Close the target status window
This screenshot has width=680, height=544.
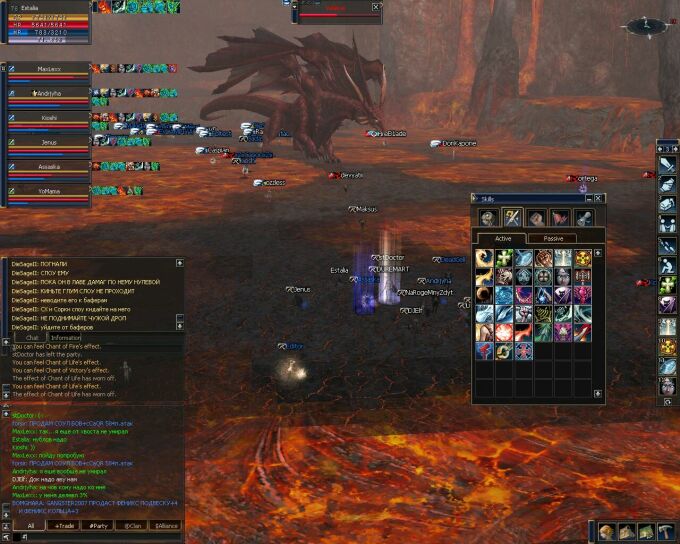[x=376, y=6]
